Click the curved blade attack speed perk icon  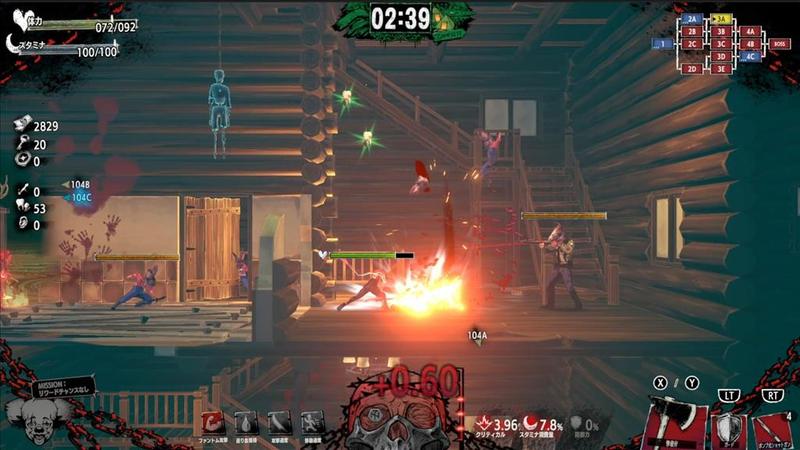tap(280, 422)
